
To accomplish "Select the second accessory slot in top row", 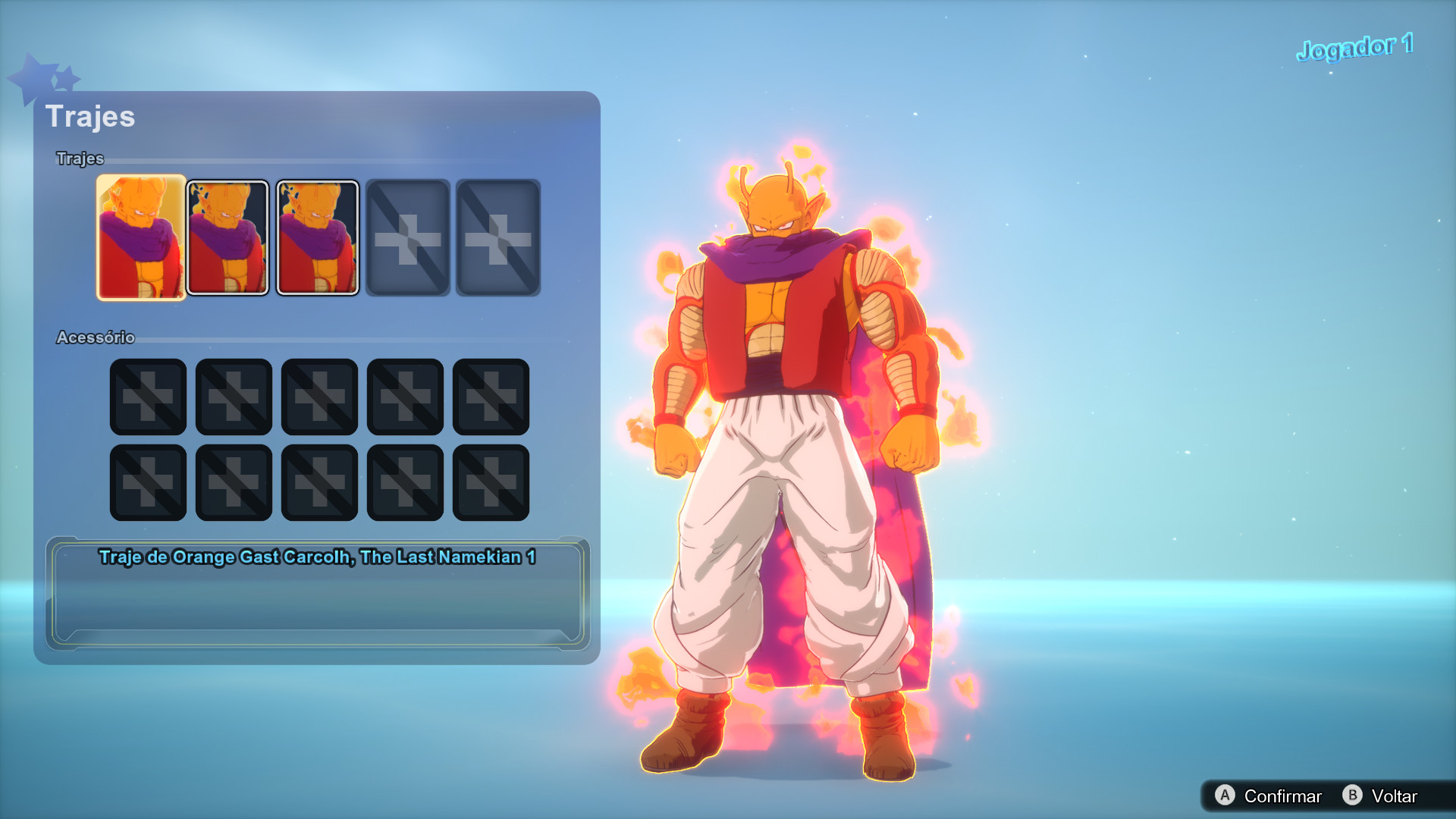I will 234,397.
